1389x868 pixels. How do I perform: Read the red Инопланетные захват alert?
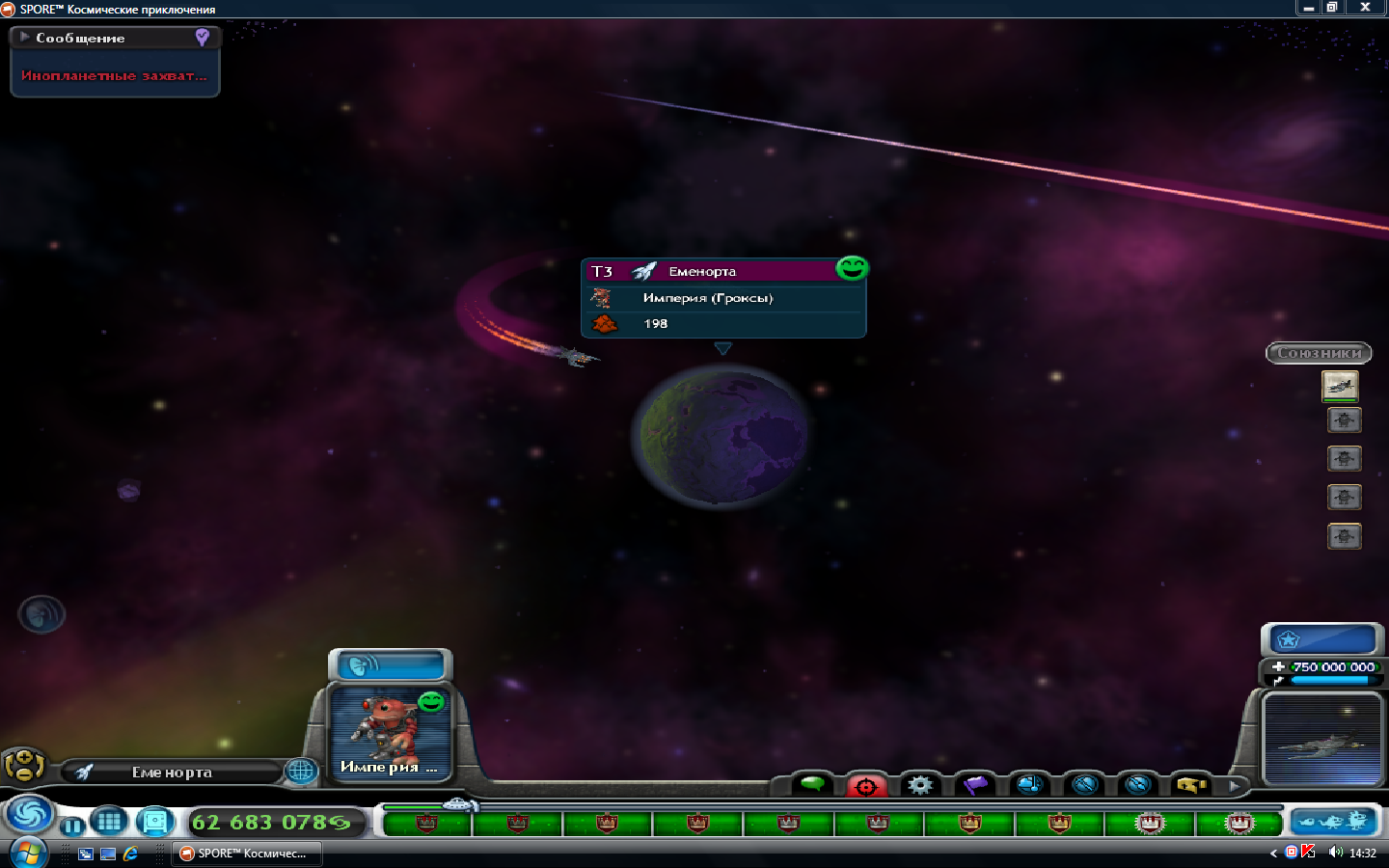point(114,75)
